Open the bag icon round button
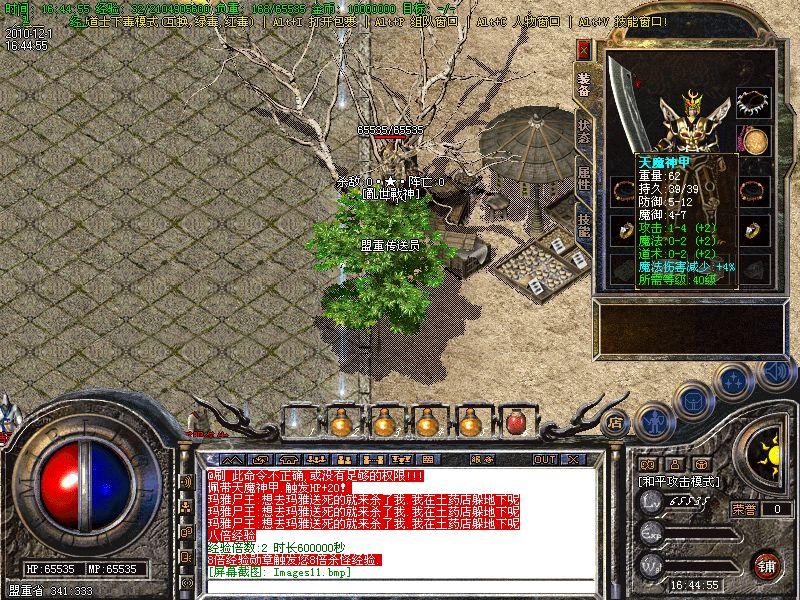 coord(694,401)
